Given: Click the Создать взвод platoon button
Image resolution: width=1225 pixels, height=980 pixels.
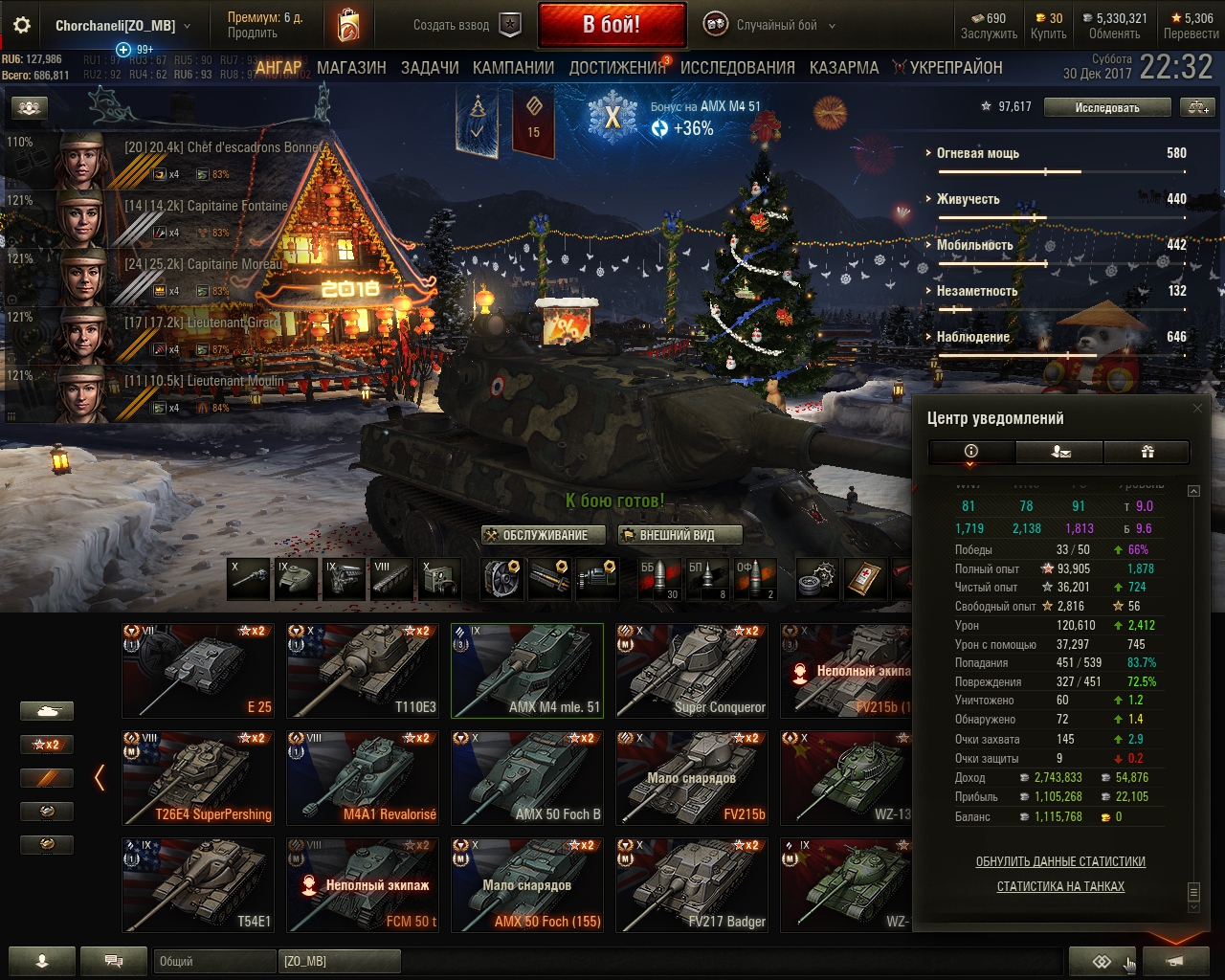Looking at the screenshot, I should (x=467, y=26).
